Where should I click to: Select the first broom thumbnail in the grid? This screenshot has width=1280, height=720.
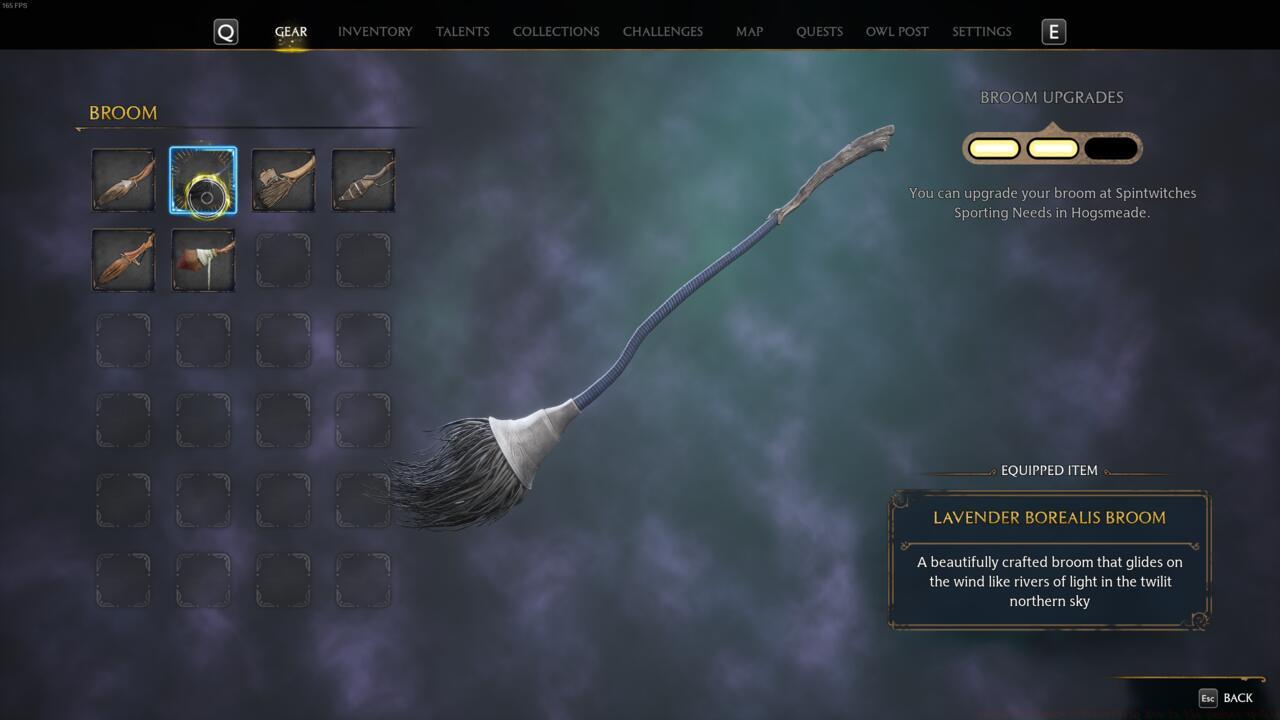(x=122, y=181)
